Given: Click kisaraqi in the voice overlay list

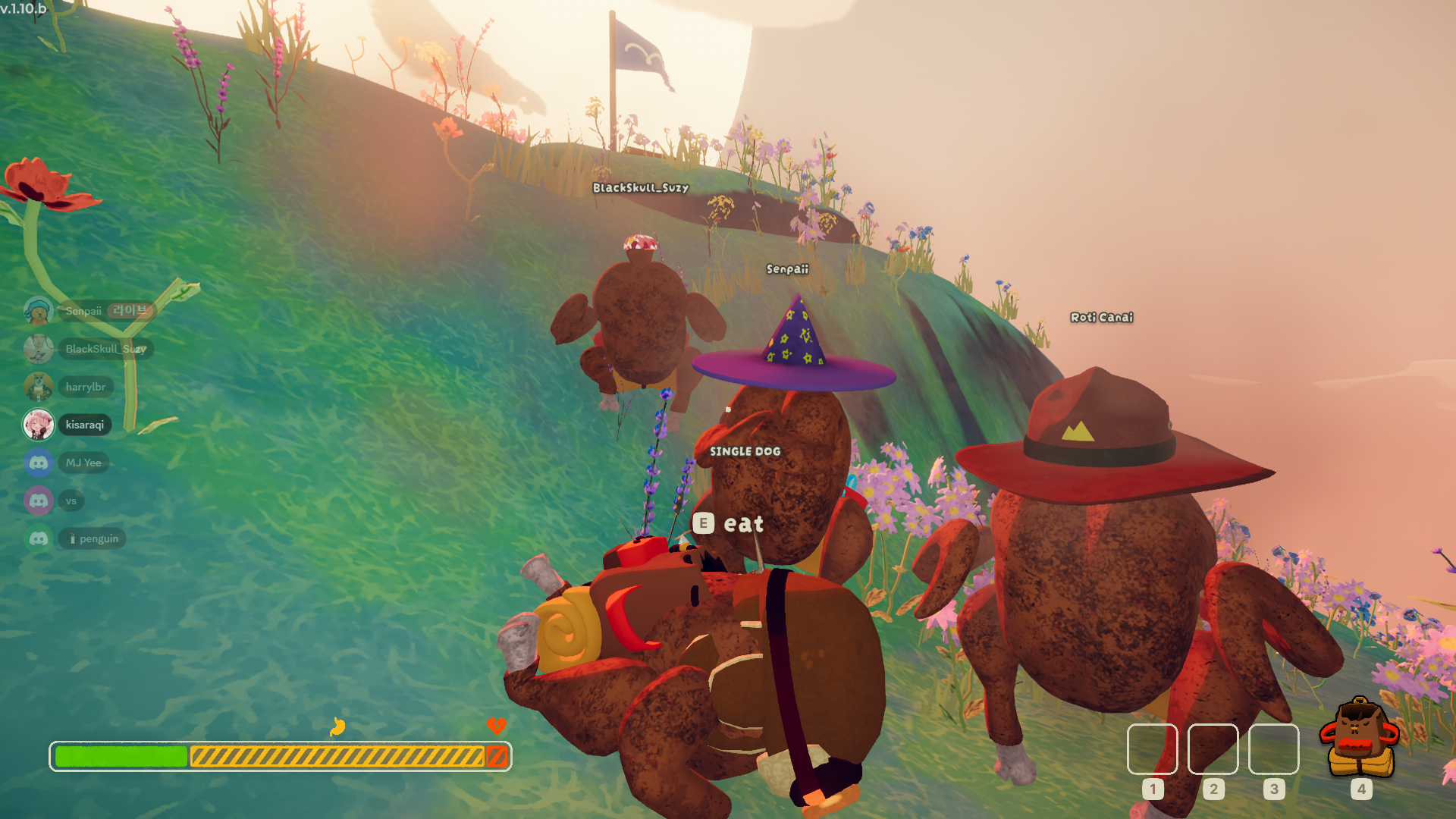Looking at the screenshot, I should (84, 425).
